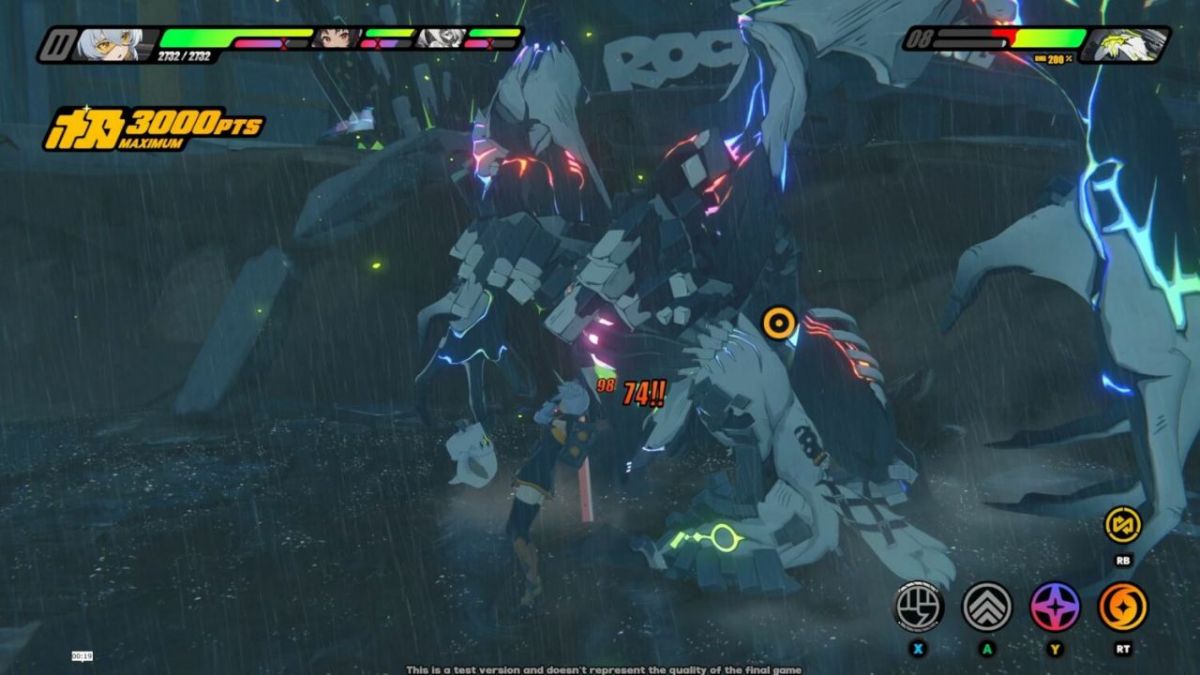Trigger the grey chevron dodge icon

(987, 606)
